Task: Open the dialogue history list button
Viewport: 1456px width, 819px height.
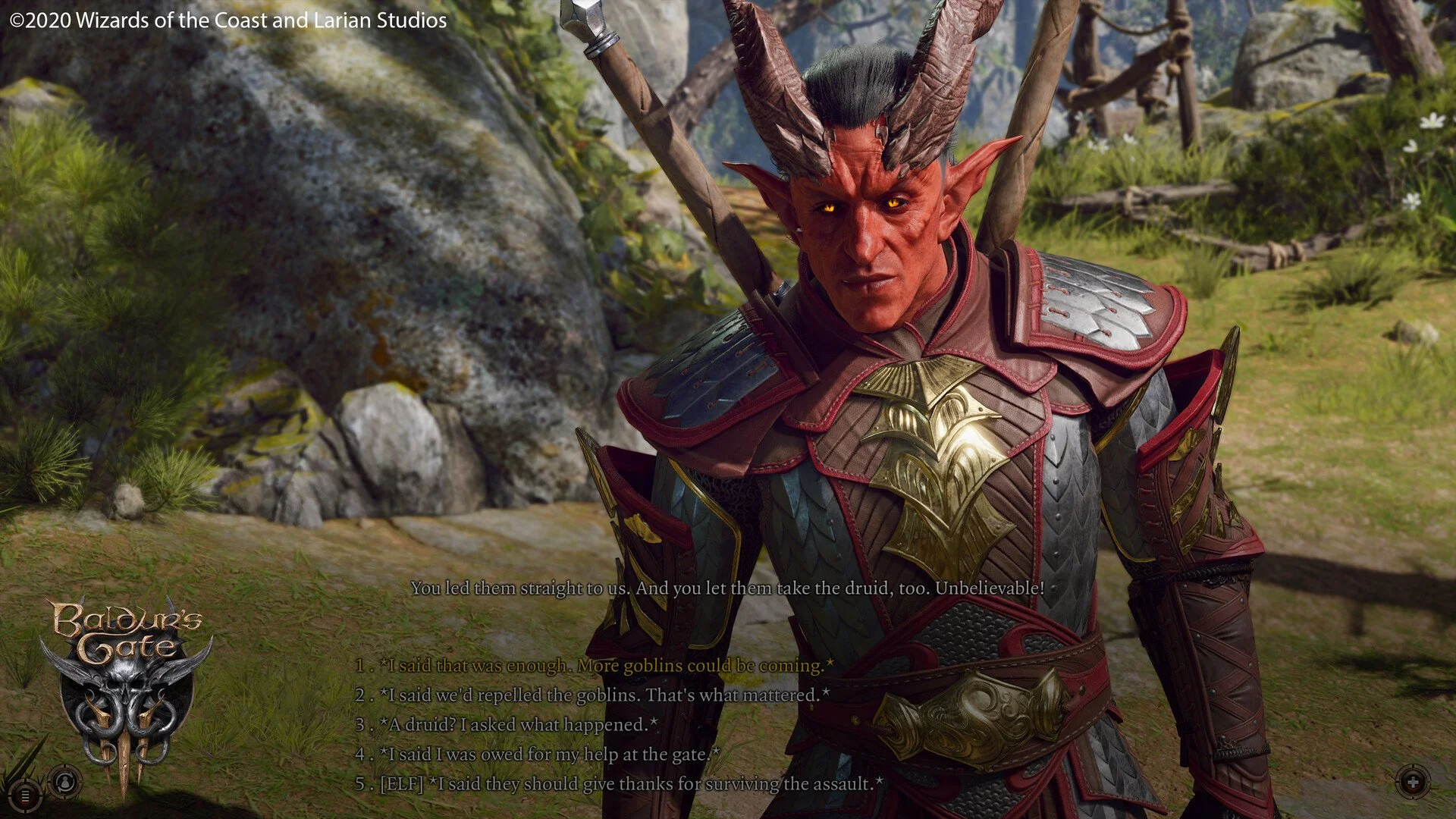Action: pyautogui.click(x=25, y=795)
